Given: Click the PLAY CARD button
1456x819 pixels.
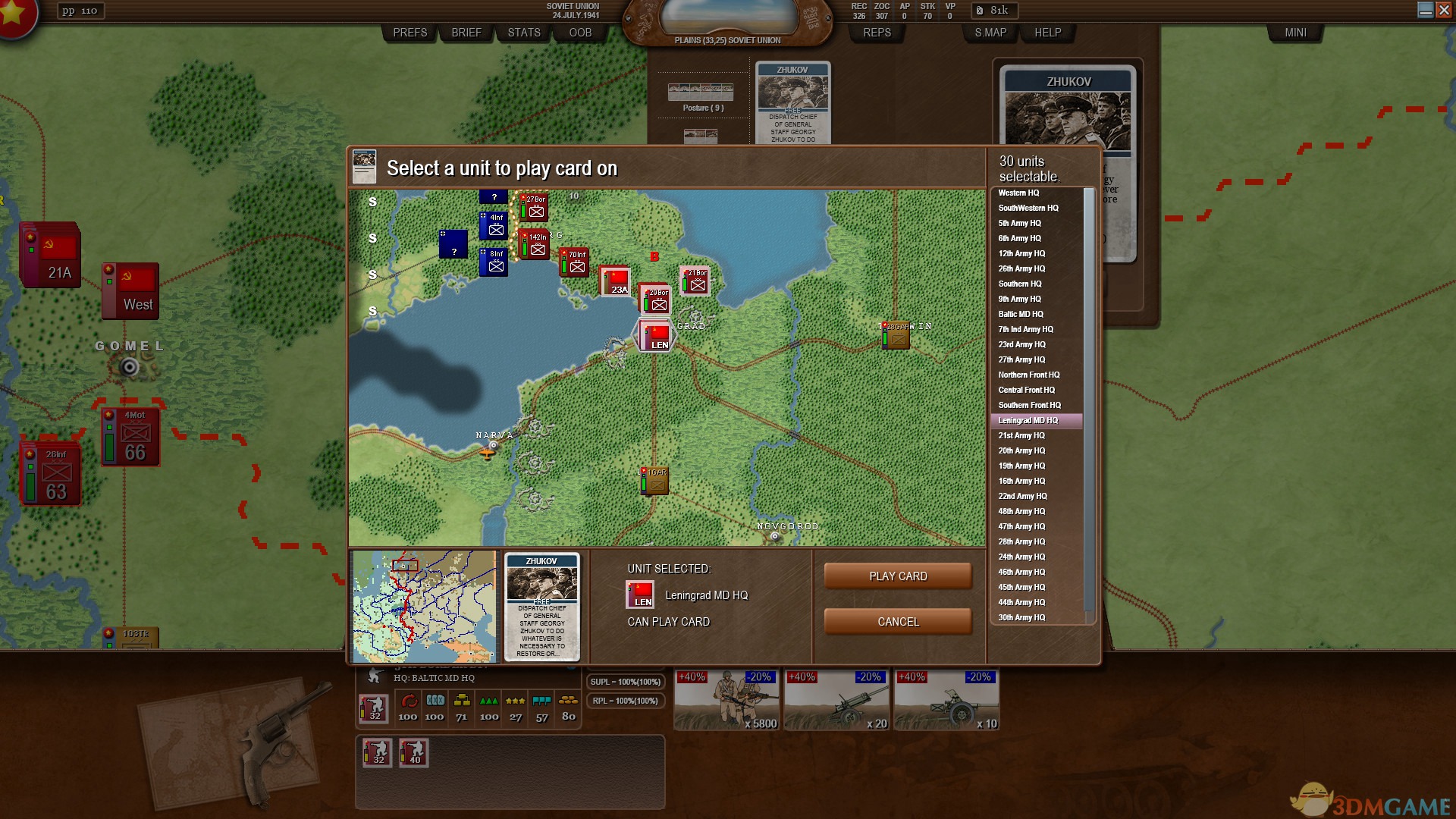Looking at the screenshot, I should pos(898,576).
